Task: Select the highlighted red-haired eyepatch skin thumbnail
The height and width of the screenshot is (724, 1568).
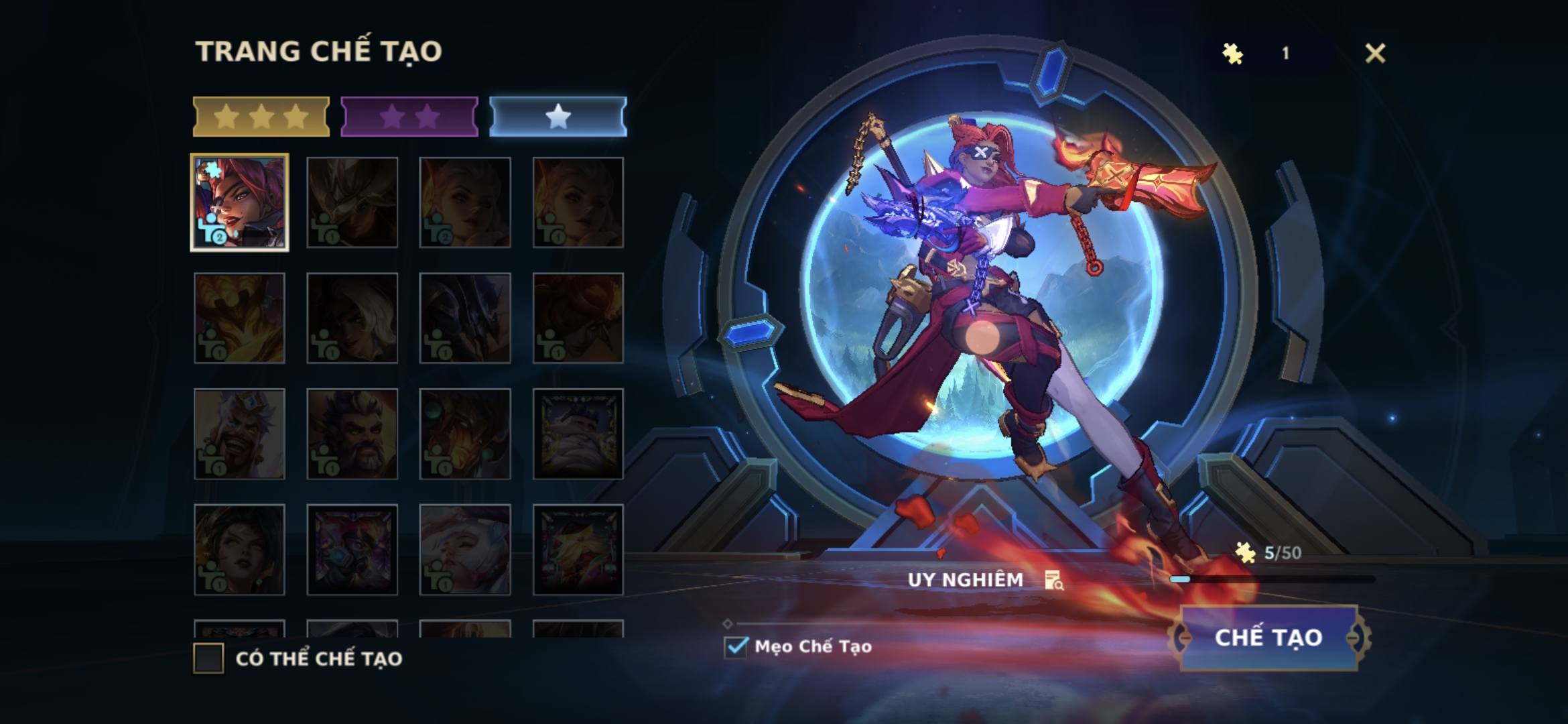Action: 239,202
